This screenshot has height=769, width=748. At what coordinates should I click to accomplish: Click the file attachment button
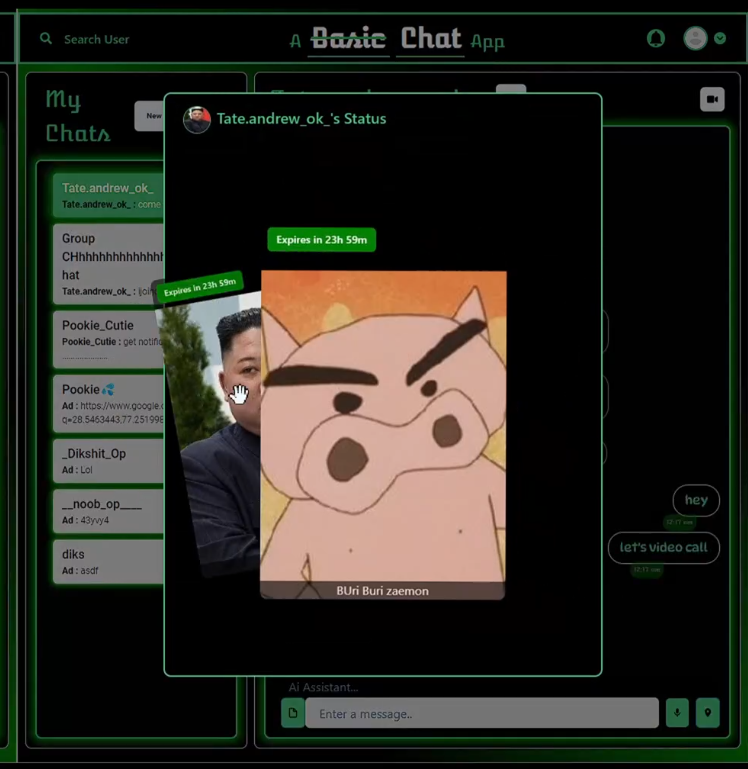point(292,713)
